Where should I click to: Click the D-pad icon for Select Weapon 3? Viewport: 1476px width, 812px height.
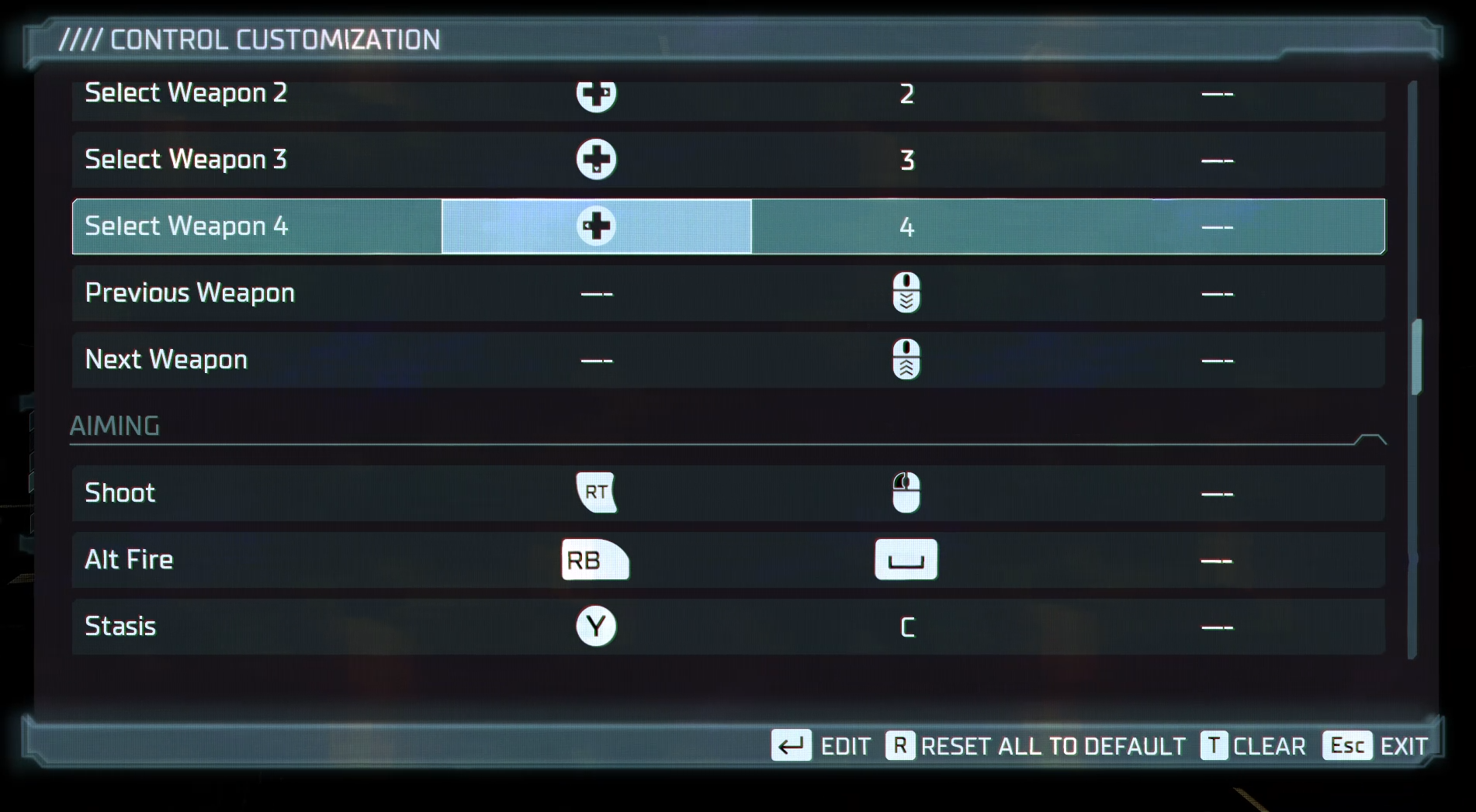point(595,159)
